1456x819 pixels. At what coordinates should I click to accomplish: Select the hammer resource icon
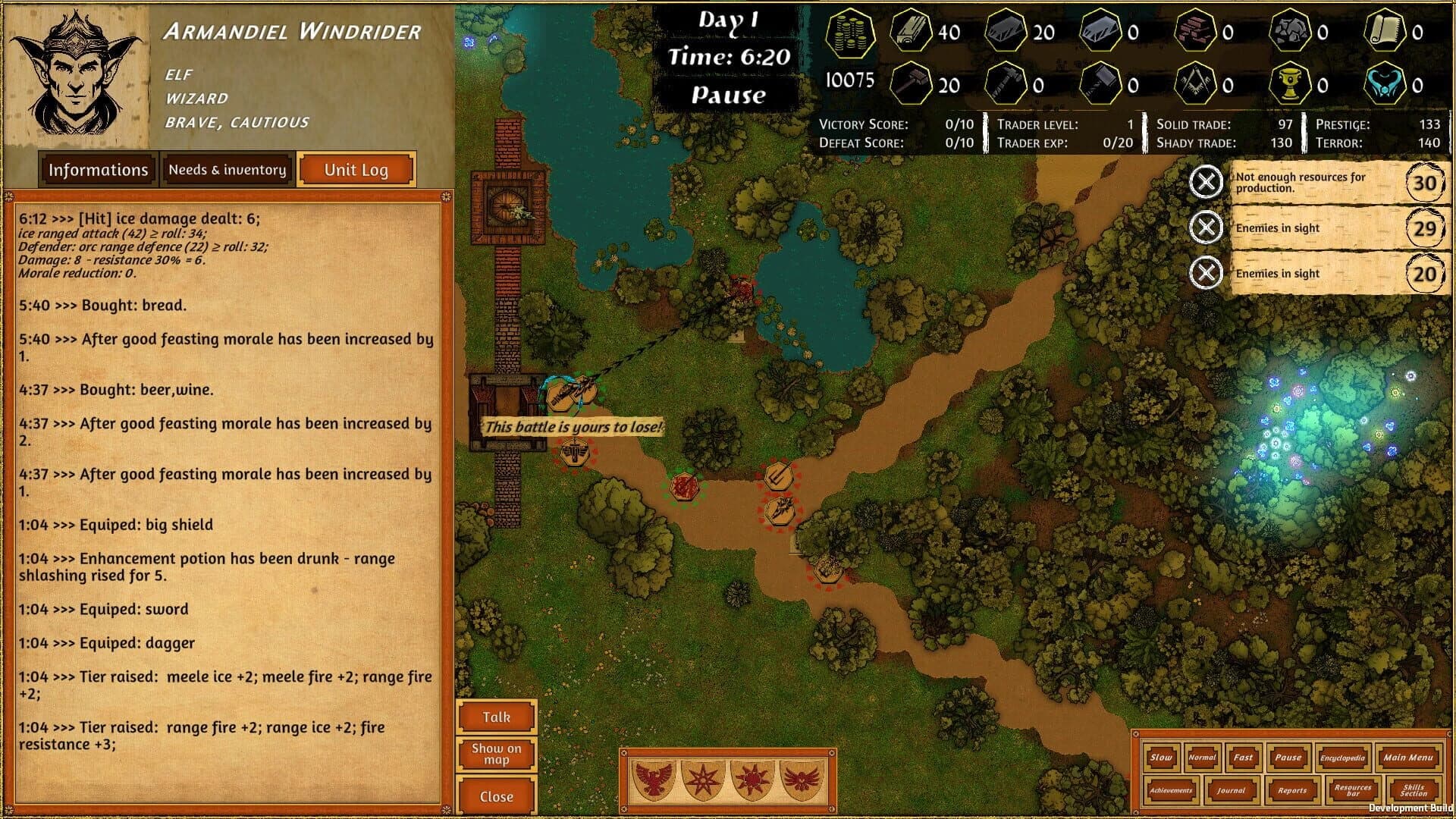[913, 82]
